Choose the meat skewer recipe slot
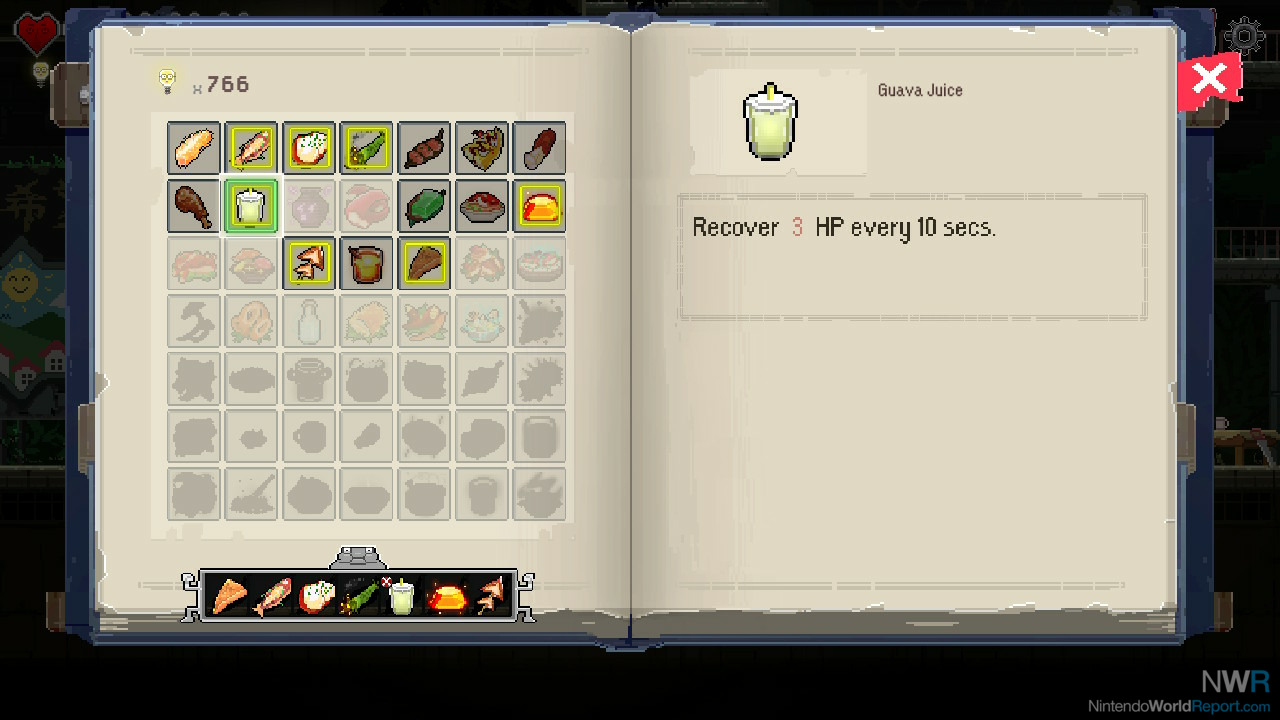Screen dimensions: 1280x720 coord(424,148)
